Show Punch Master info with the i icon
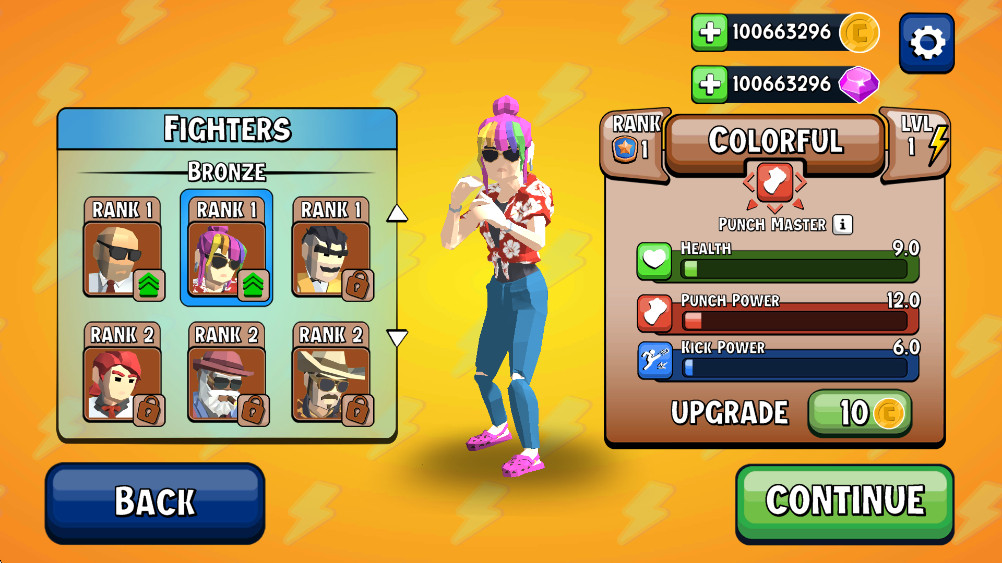1002x563 pixels. [843, 224]
